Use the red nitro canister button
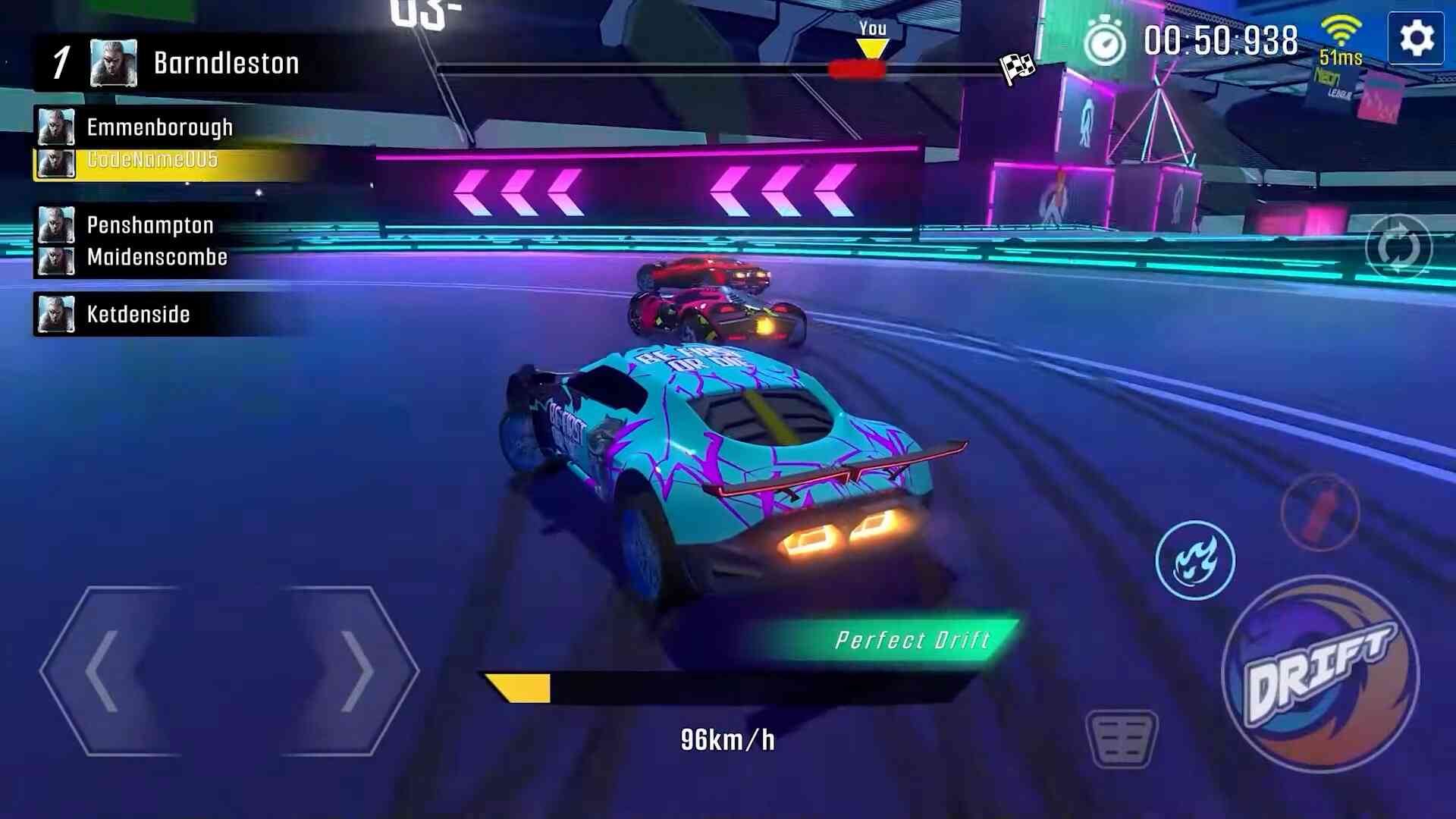Image resolution: width=1456 pixels, height=819 pixels. click(1320, 510)
